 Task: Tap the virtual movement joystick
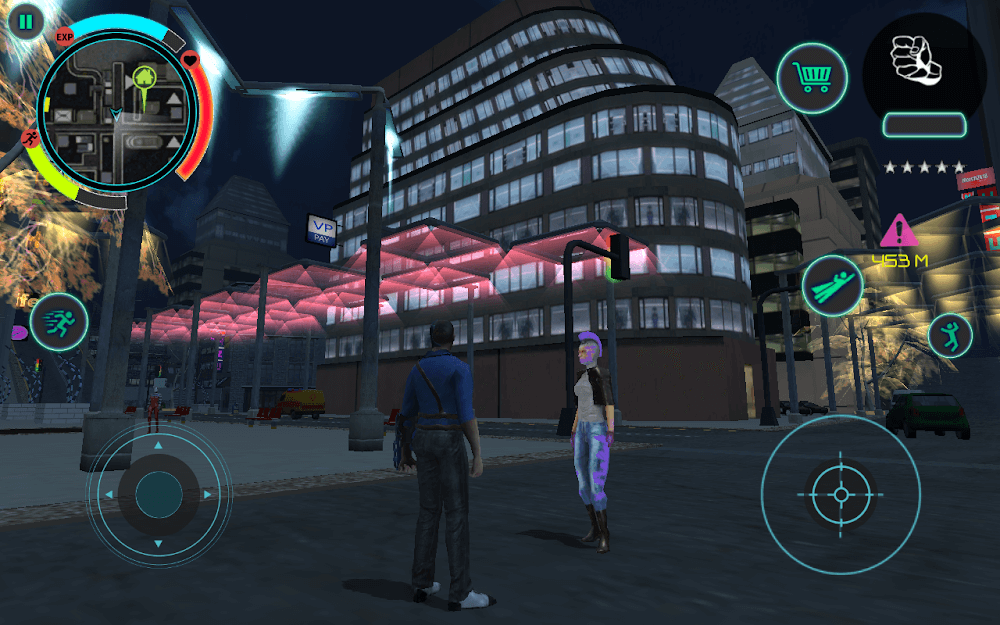(158, 494)
